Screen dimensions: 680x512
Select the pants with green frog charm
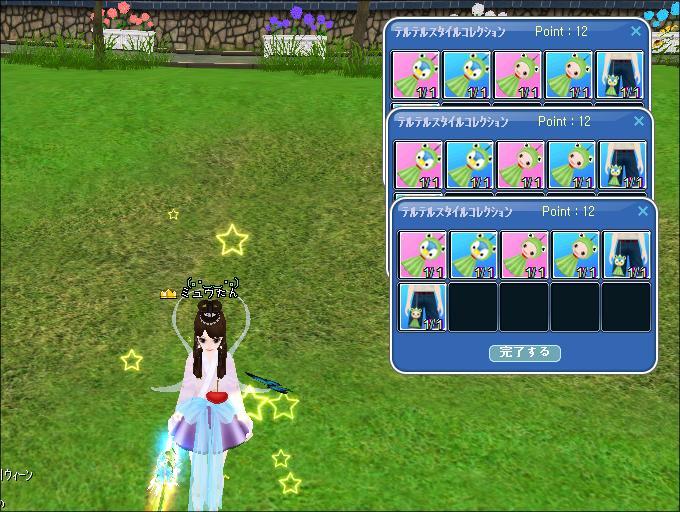click(x=423, y=306)
